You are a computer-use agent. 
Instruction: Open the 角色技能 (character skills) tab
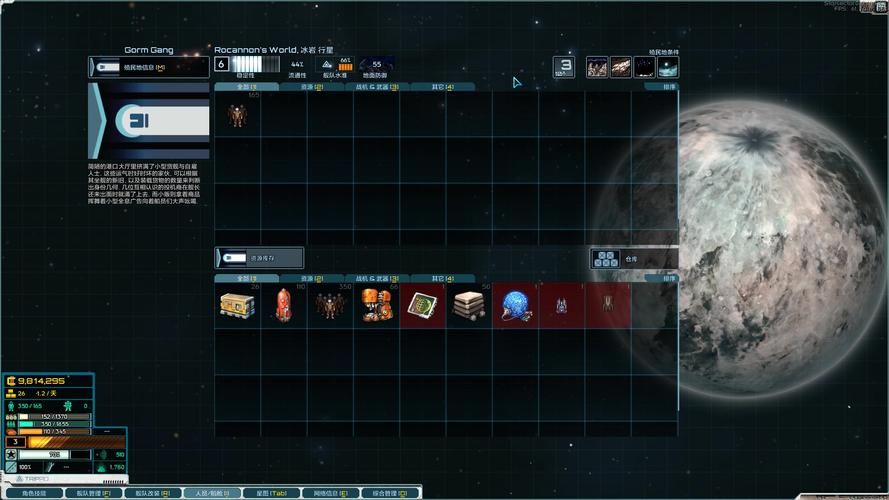[35, 493]
